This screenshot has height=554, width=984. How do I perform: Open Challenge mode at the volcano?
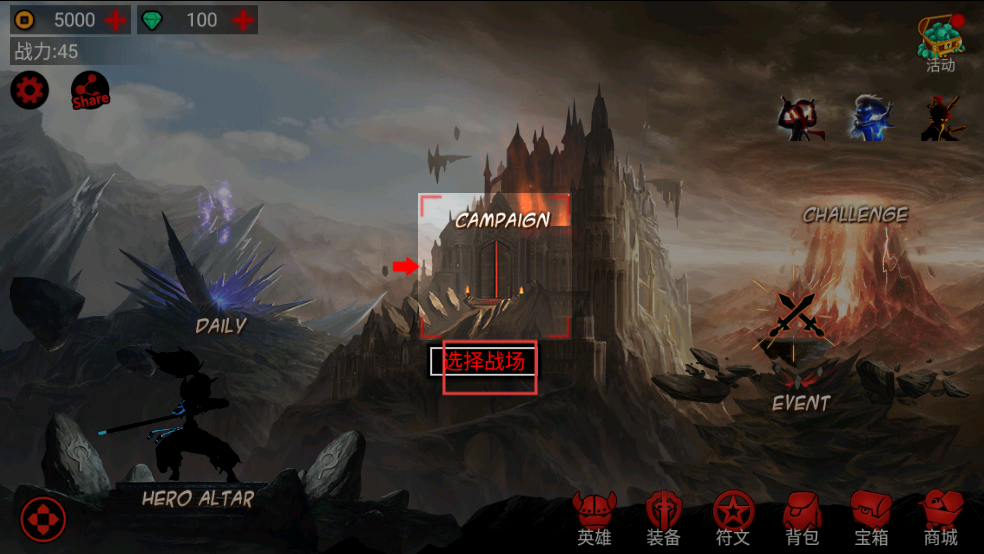pos(855,250)
